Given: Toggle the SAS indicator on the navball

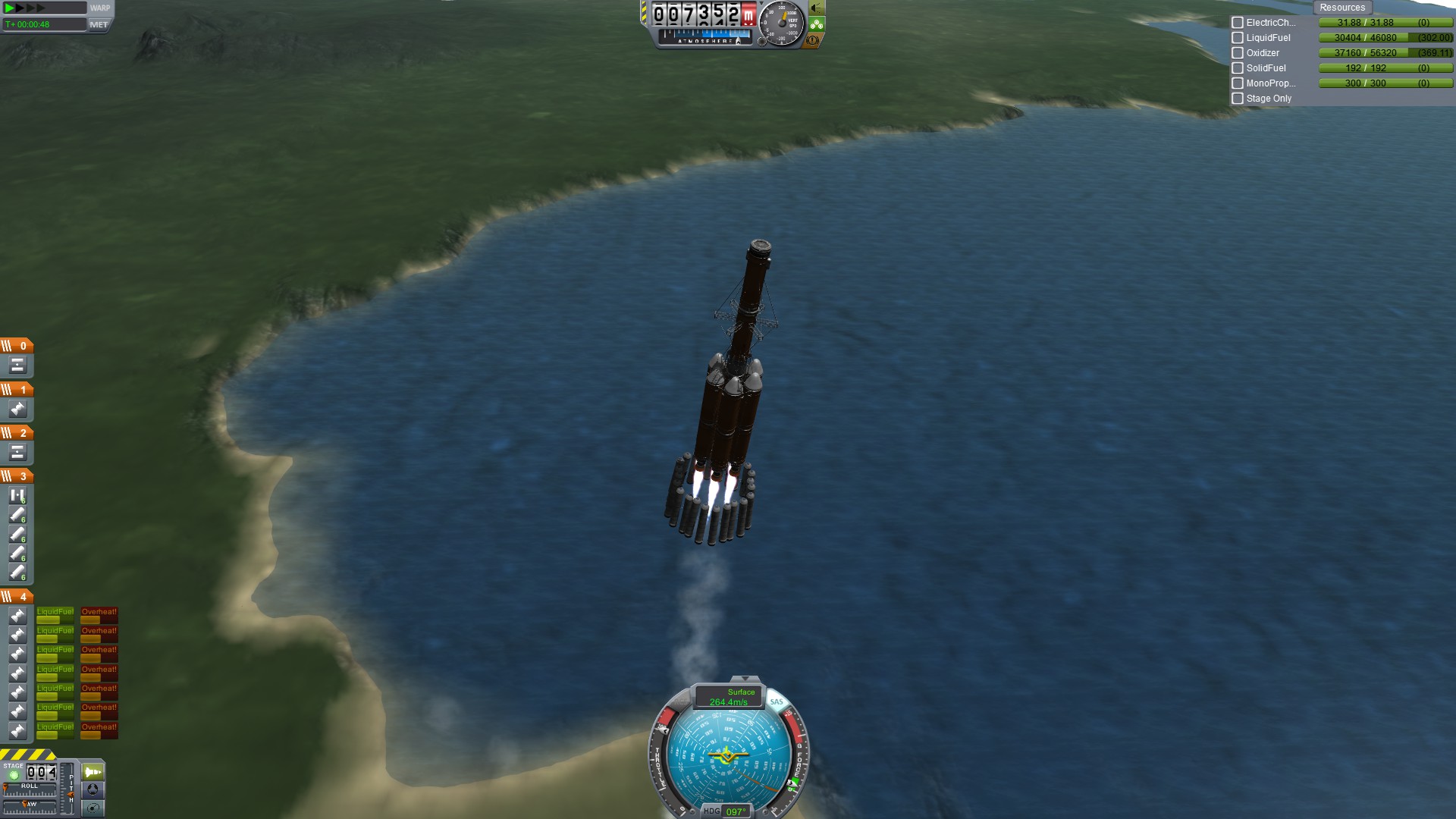Looking at the screenshot, I should coord(777,701).
